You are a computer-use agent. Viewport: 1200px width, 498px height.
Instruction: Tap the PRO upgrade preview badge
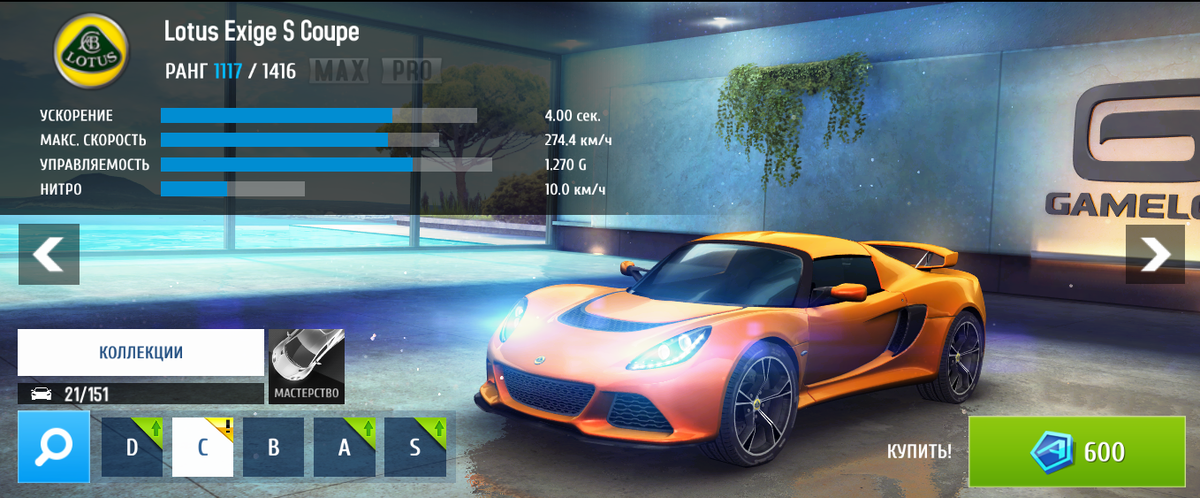point(410,71)
